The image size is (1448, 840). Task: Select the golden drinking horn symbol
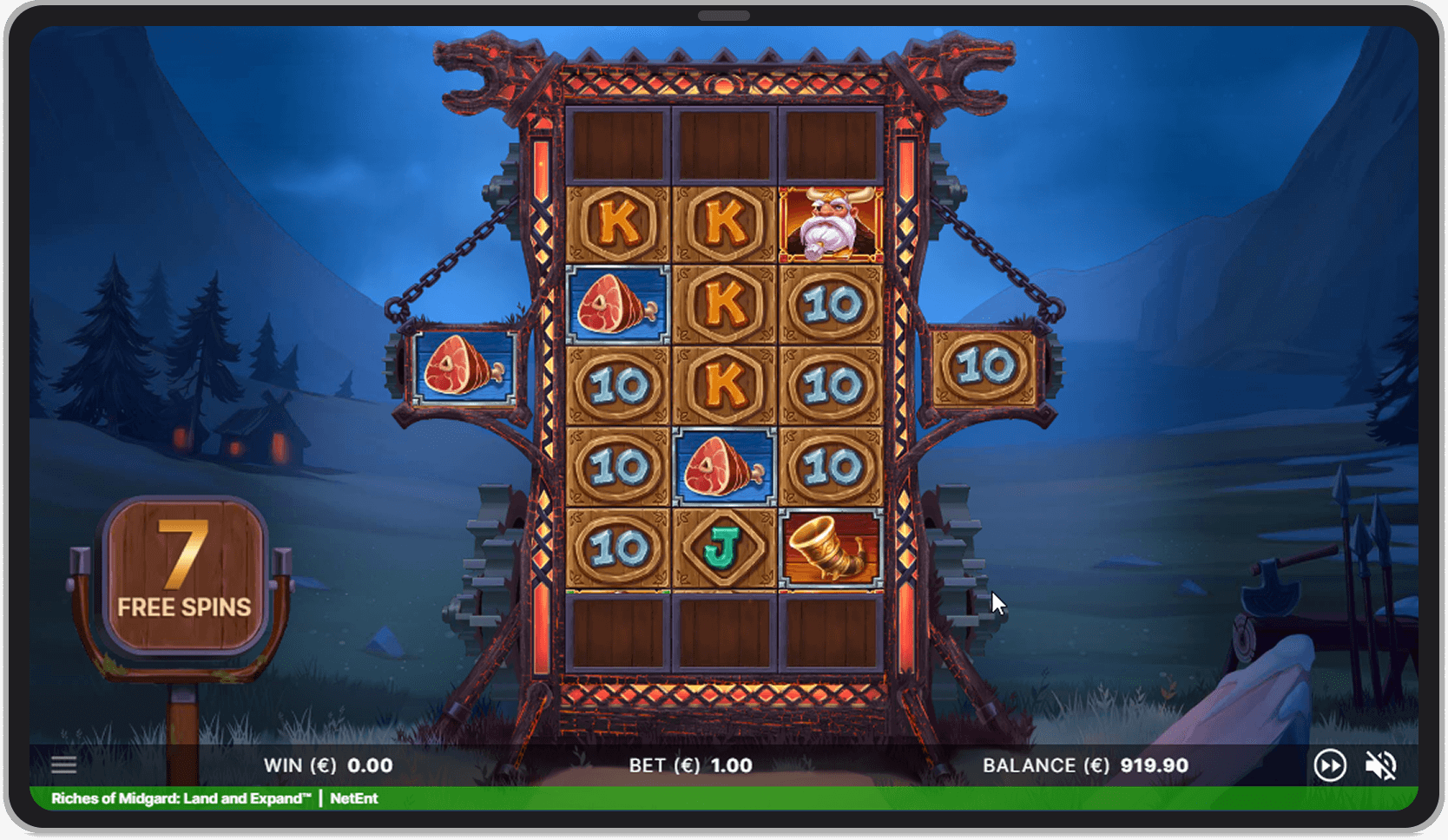coord(831,550)
